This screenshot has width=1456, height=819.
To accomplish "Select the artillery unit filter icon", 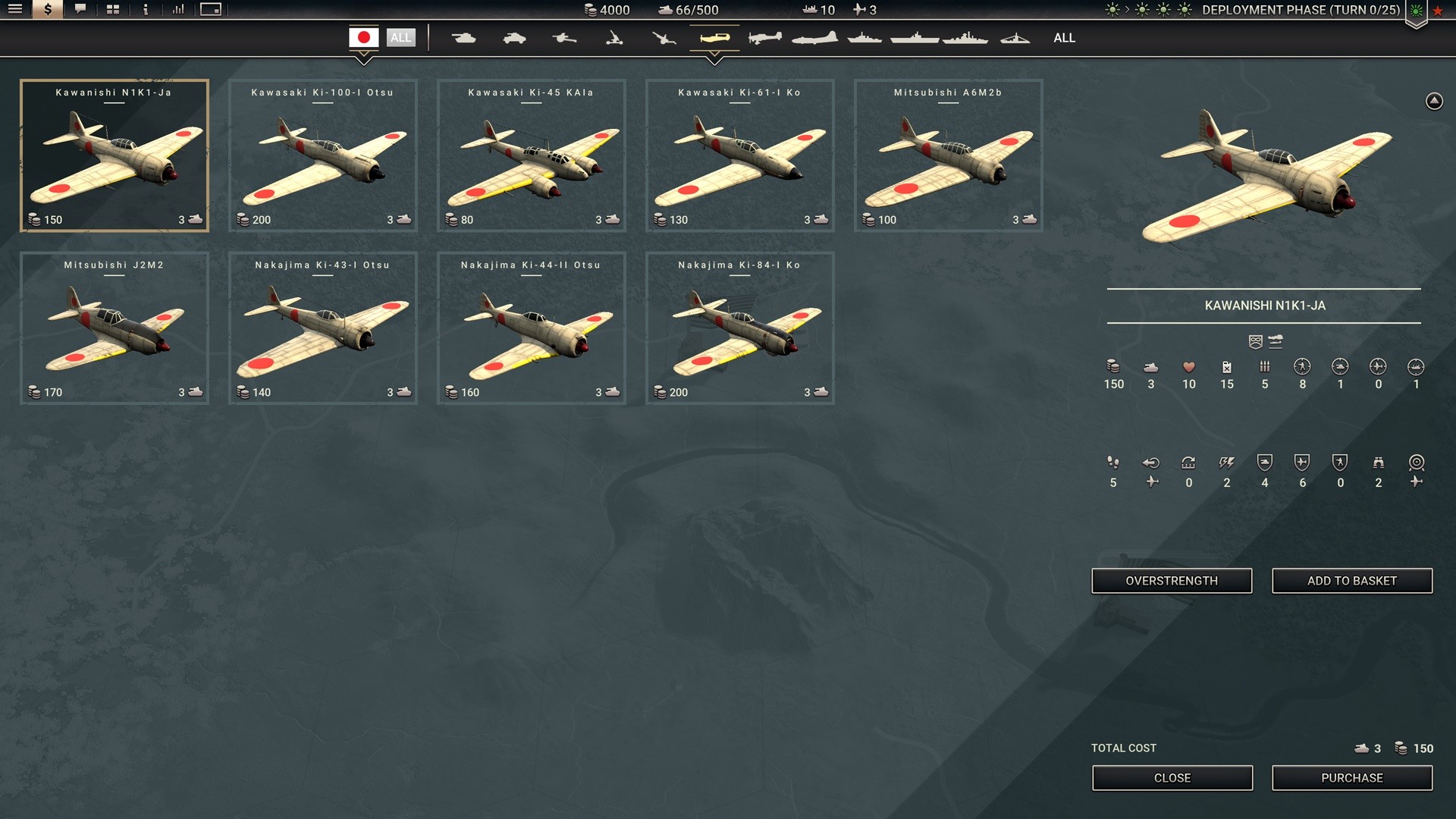I will [564, 36].
